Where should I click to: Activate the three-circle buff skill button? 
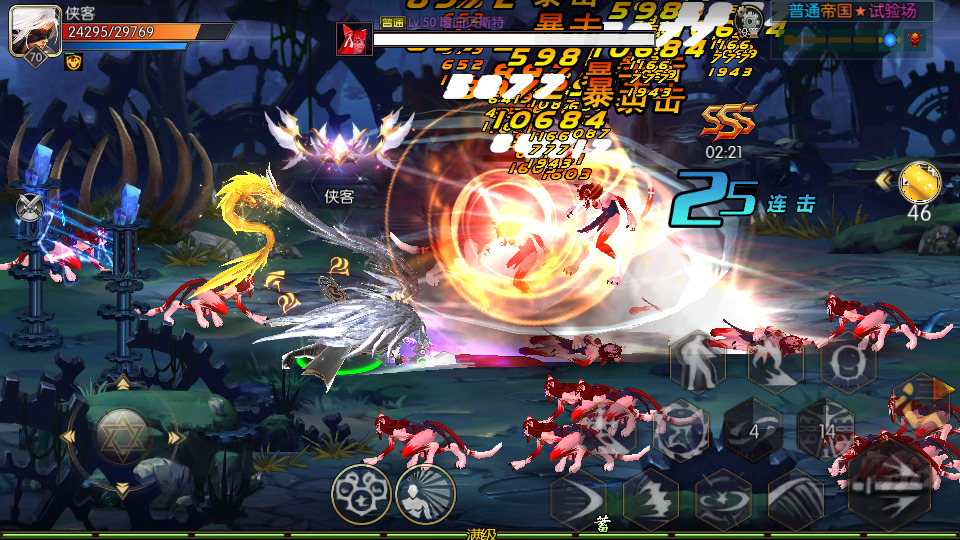coord(361,493)
